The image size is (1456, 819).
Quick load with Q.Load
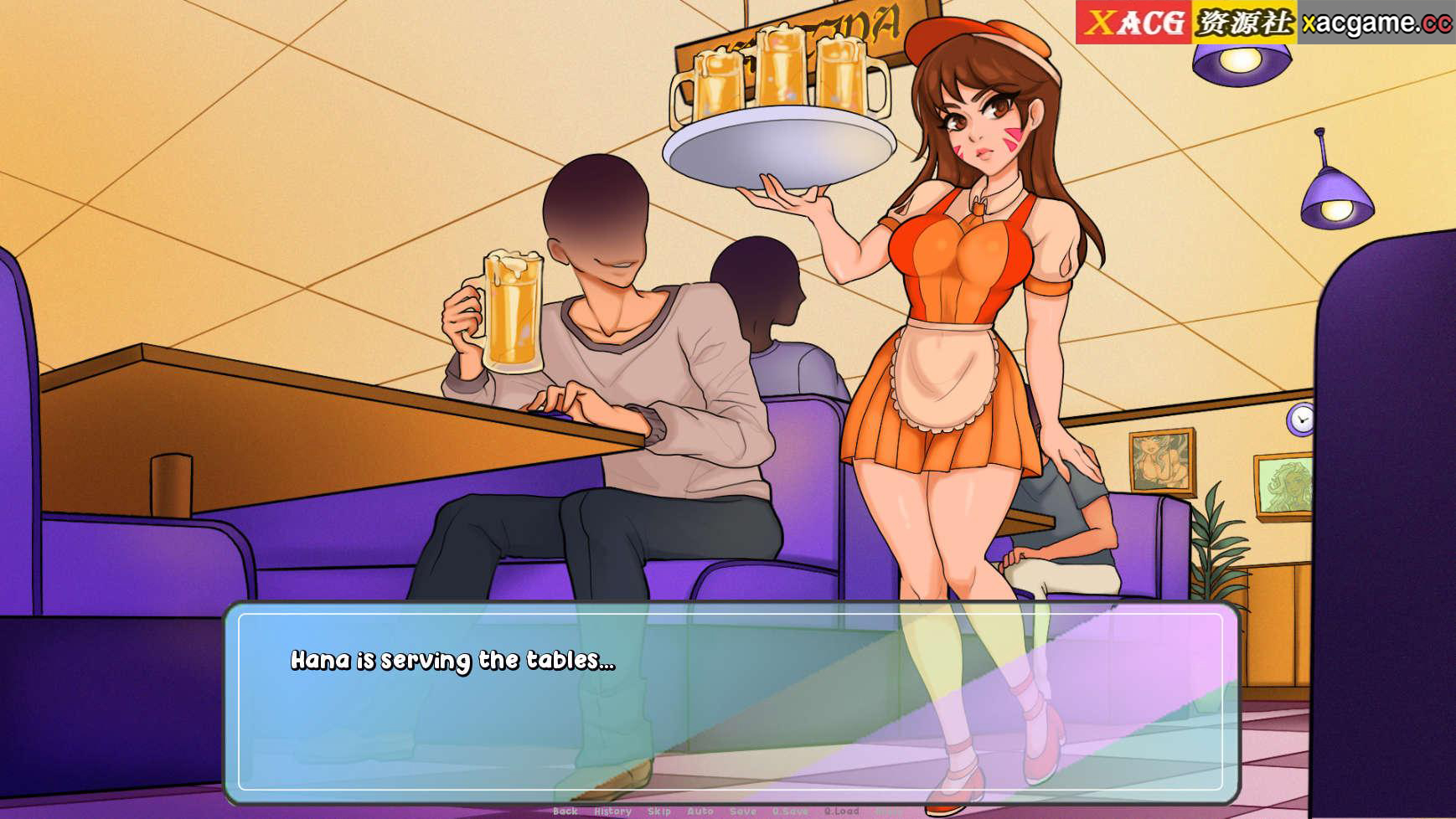[841, 811]
